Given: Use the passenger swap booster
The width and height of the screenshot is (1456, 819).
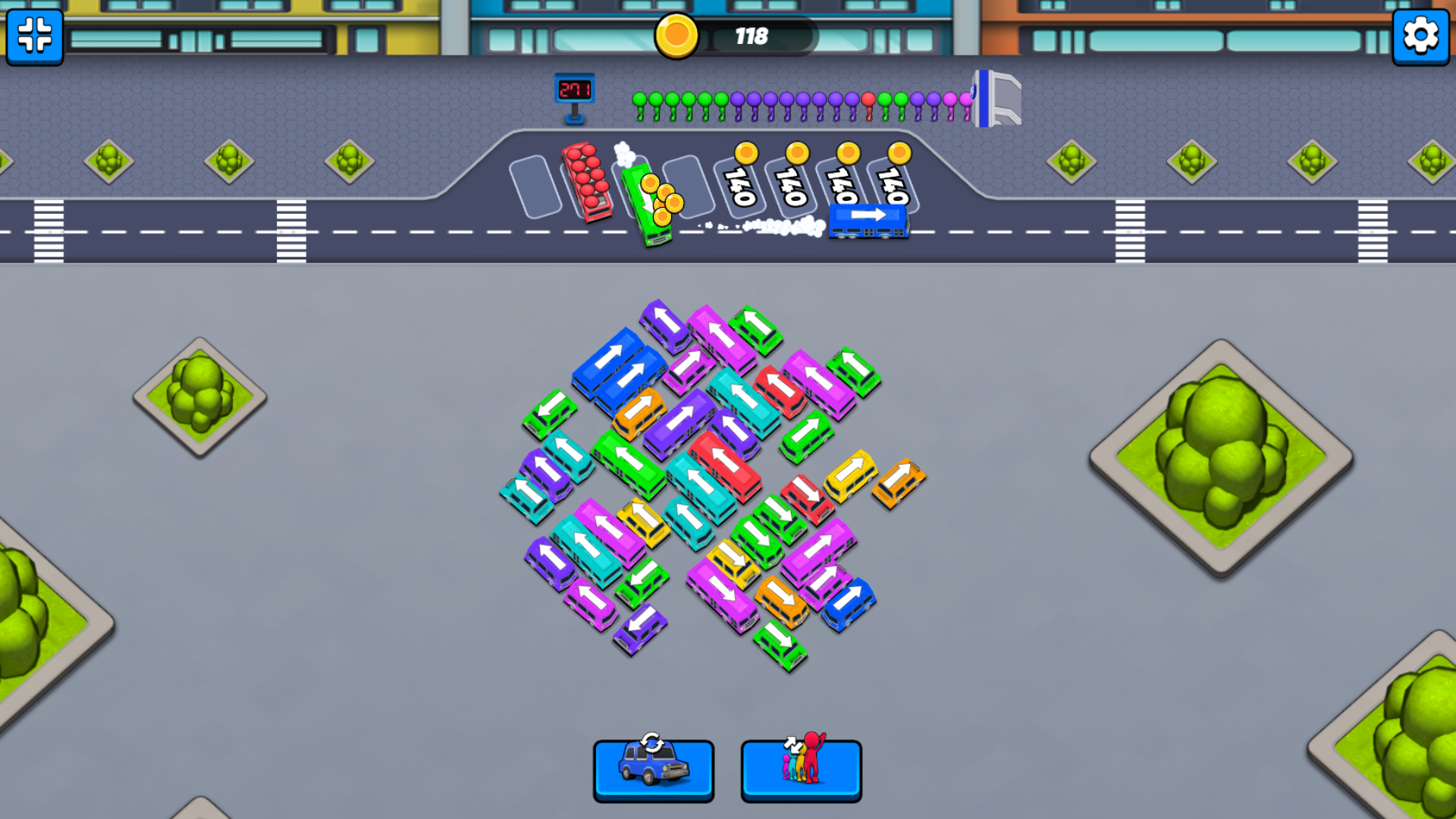Looking at the screenshot, I should pos(800,770).
